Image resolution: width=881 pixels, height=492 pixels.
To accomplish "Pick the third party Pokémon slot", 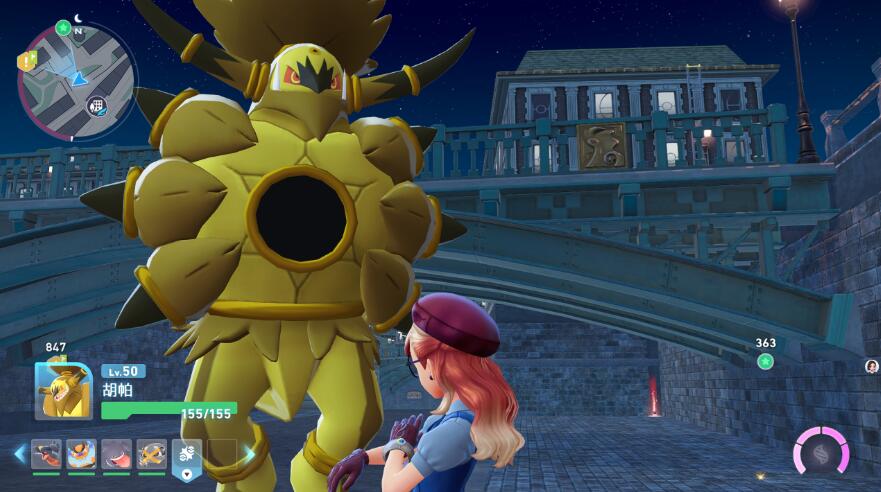I will click(116, 454).
